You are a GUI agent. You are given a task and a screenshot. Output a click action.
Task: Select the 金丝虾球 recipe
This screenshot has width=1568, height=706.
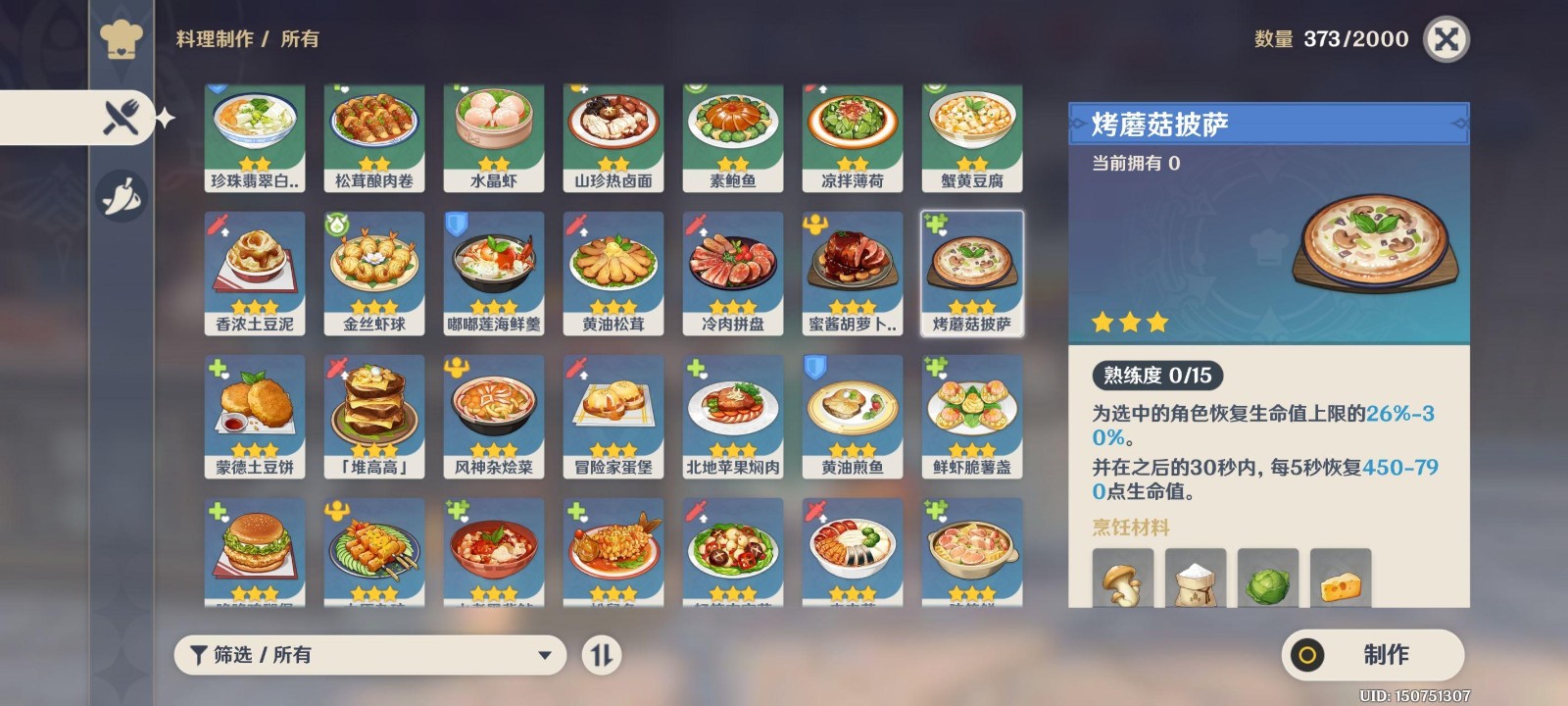(x=373, y=273)
